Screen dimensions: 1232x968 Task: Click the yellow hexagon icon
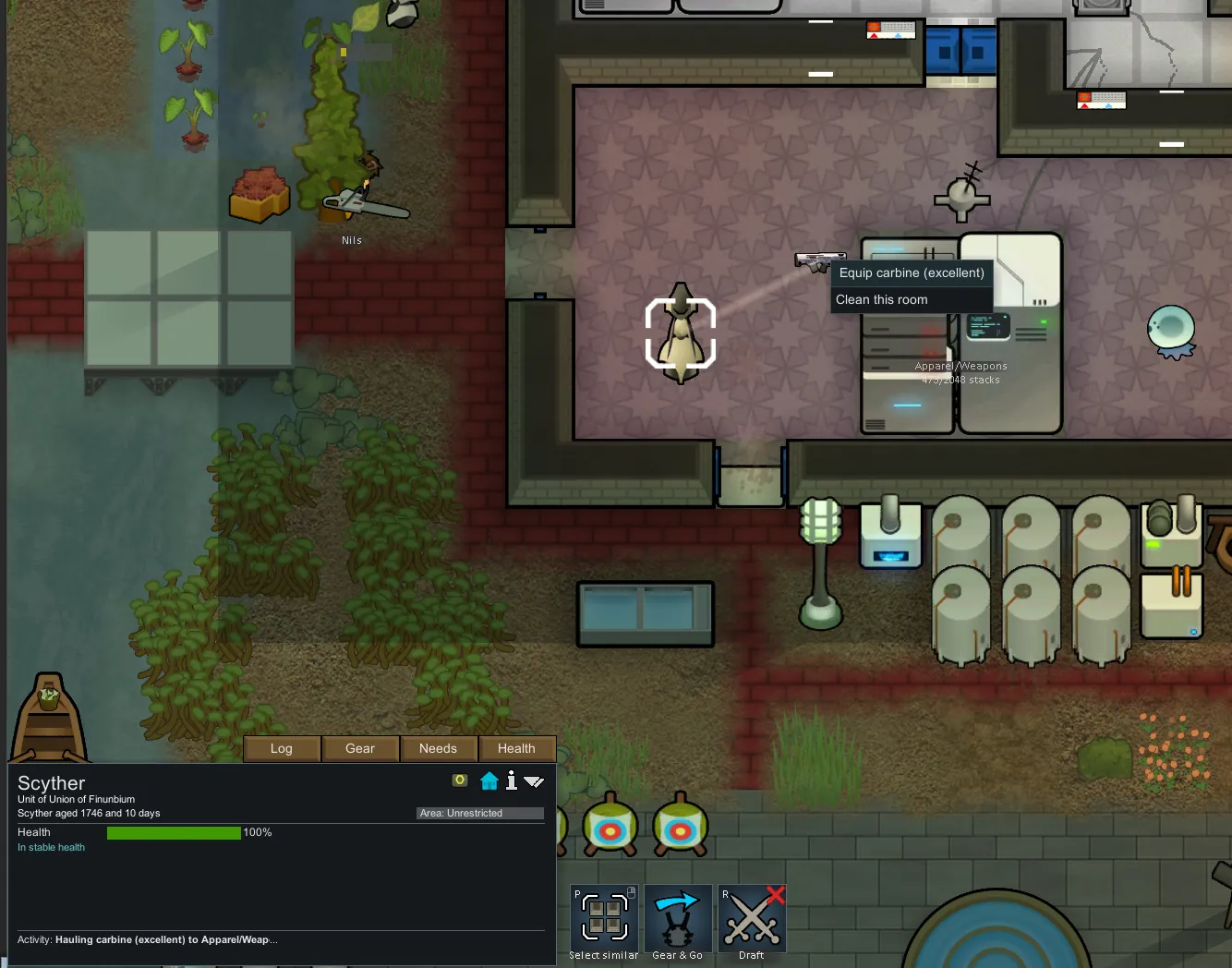pyautogui.click(x=460, y=780)
